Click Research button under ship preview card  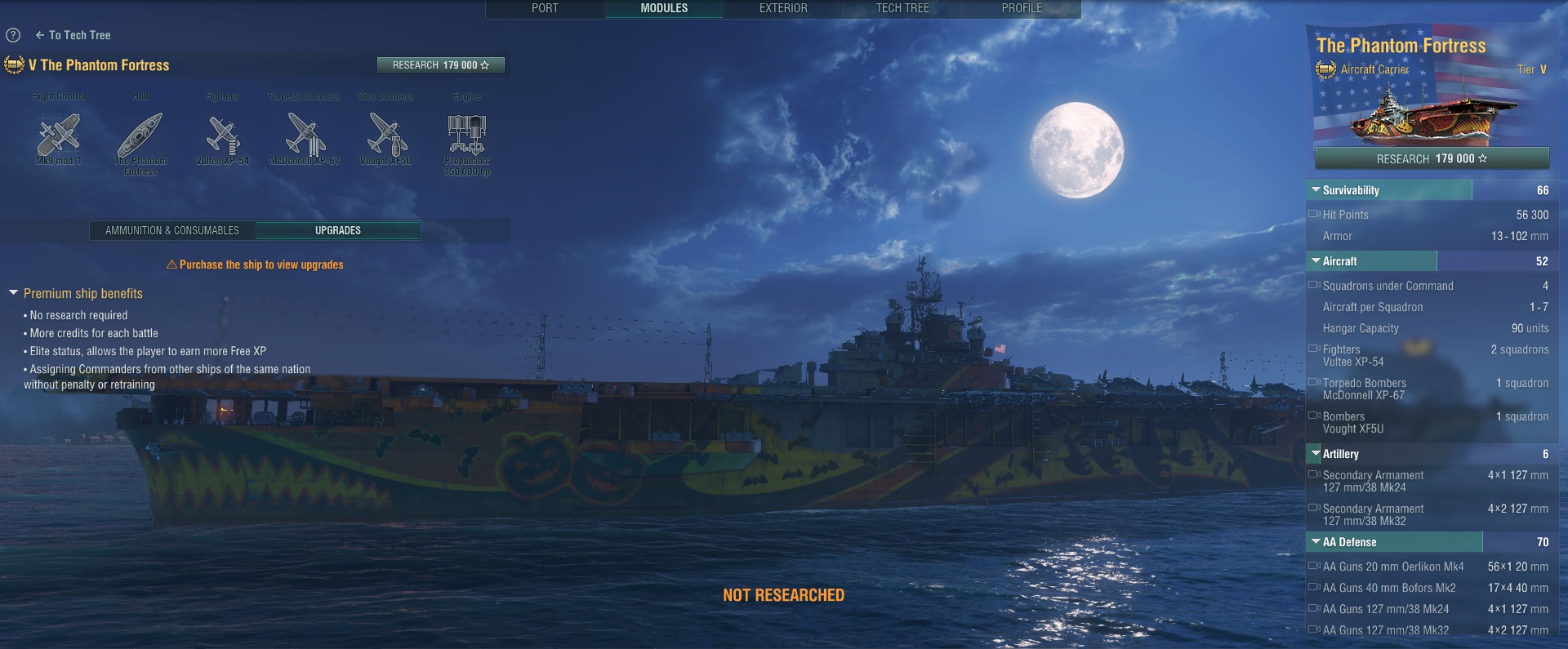[1432, 158]
